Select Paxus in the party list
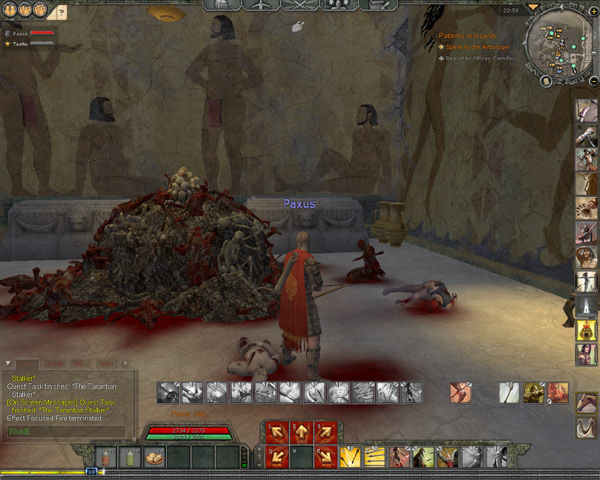The width and height of the screenshot is (600, 480). pyautogui.click(x=20, y=33)
